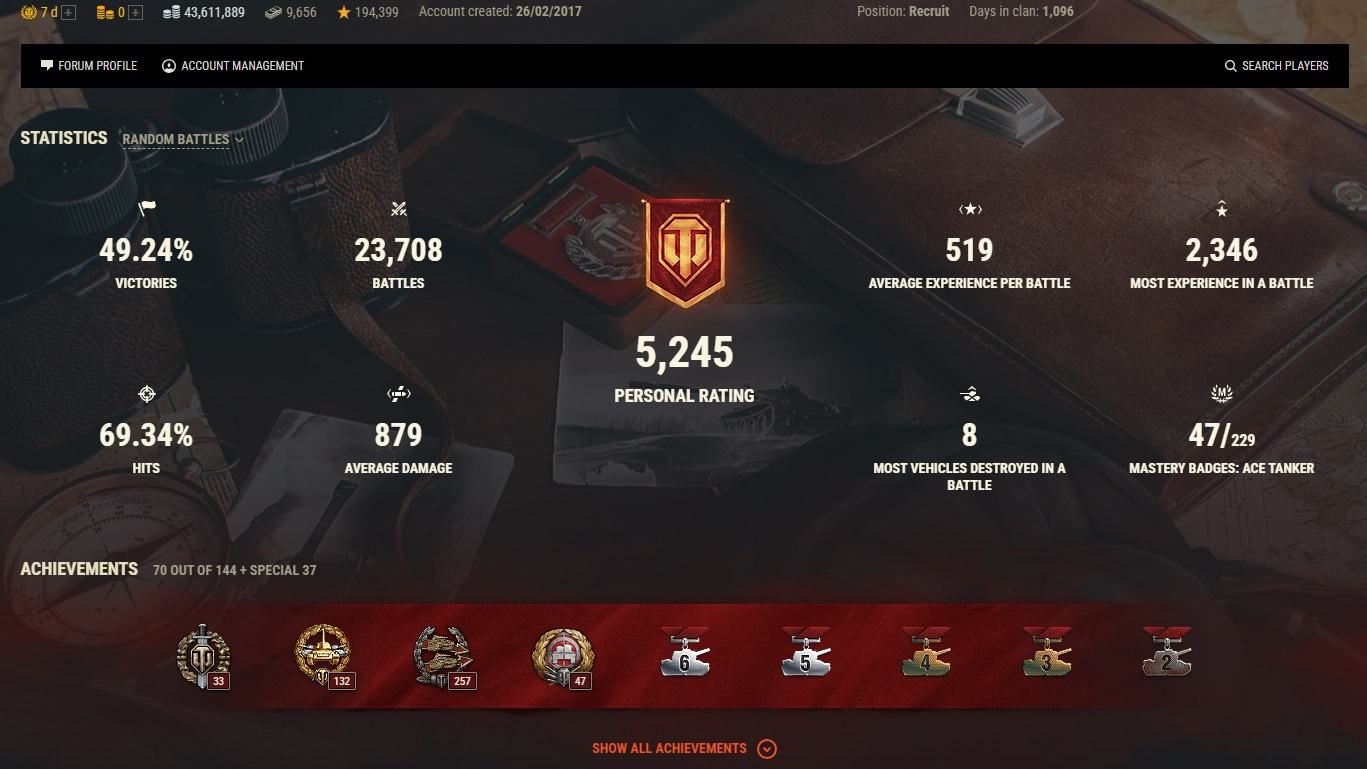Open Account Management

(x=232, y=65)
